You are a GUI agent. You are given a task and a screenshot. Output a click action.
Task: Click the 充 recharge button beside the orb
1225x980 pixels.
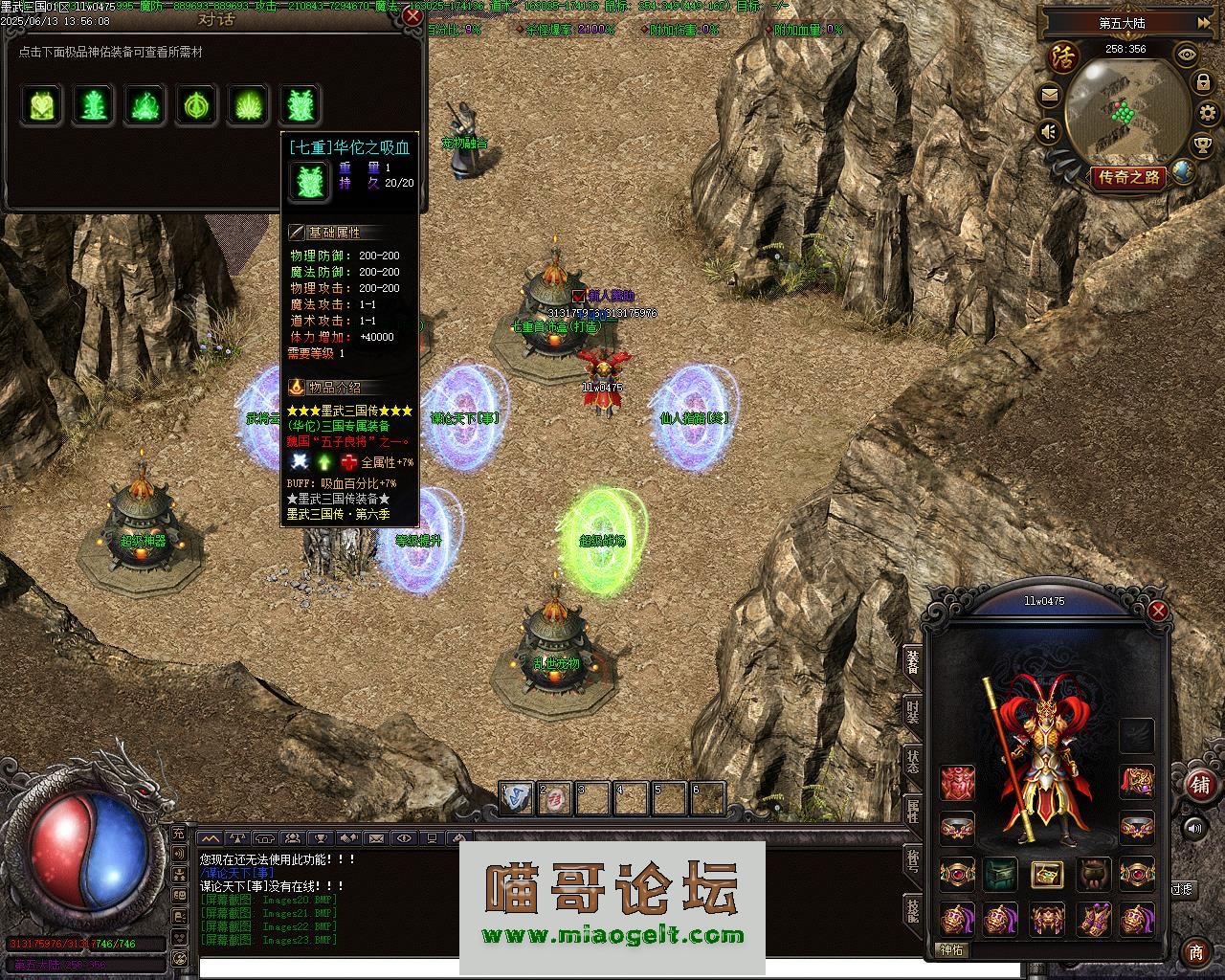(179, 834)
